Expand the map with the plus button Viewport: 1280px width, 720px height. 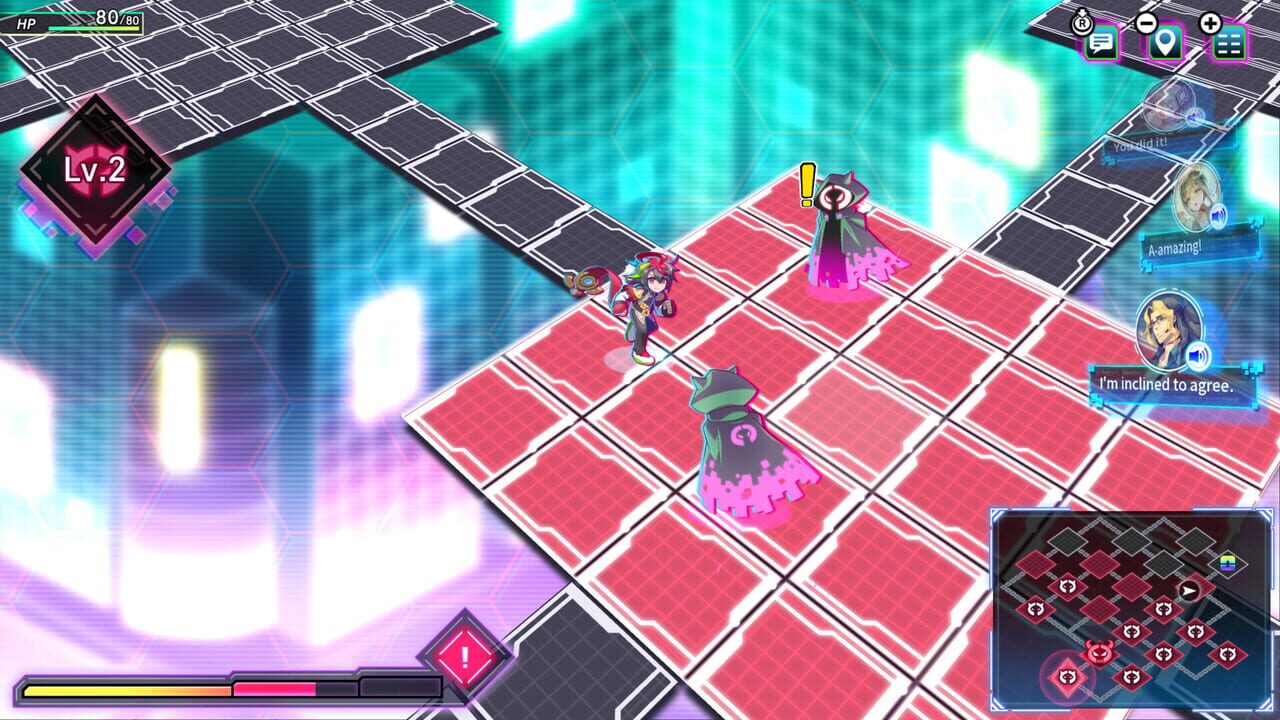point(1210,22)
